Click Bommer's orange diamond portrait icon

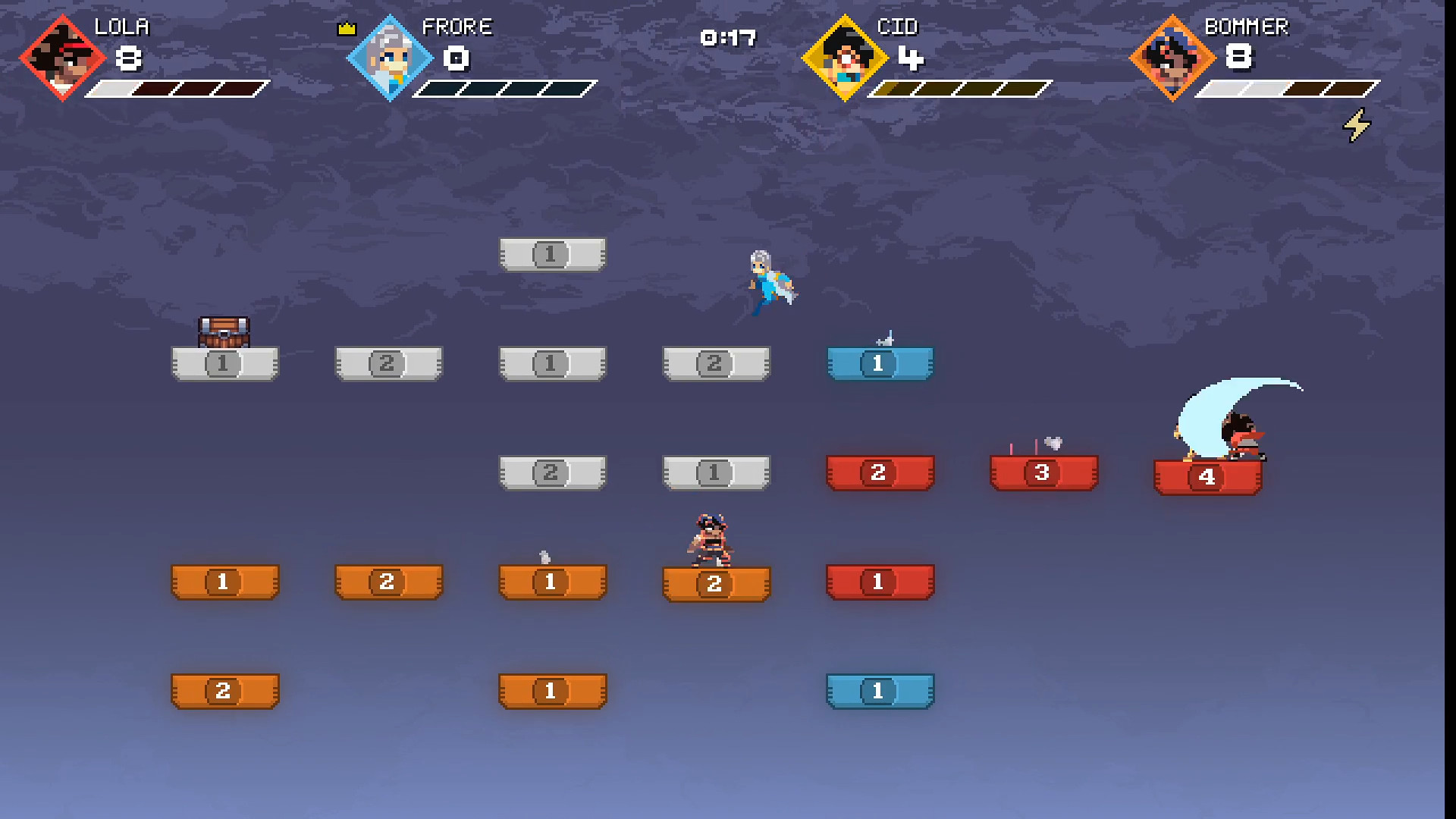[x=1175, y=57]
